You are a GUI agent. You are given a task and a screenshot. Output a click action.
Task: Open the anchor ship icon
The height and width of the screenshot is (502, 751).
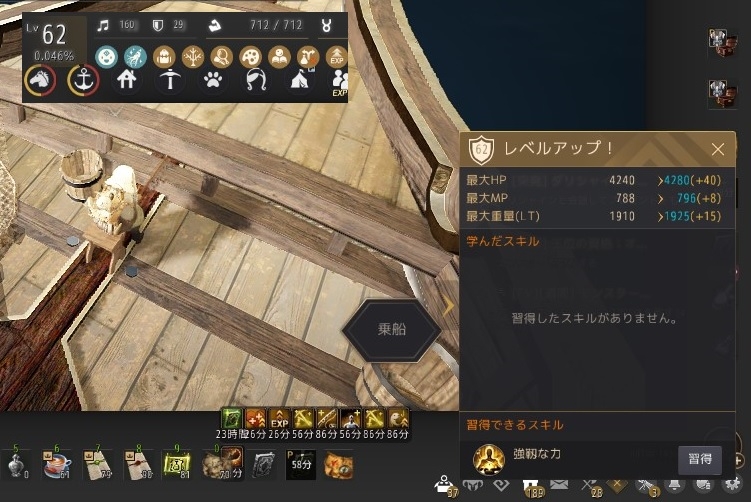[82, 80]
